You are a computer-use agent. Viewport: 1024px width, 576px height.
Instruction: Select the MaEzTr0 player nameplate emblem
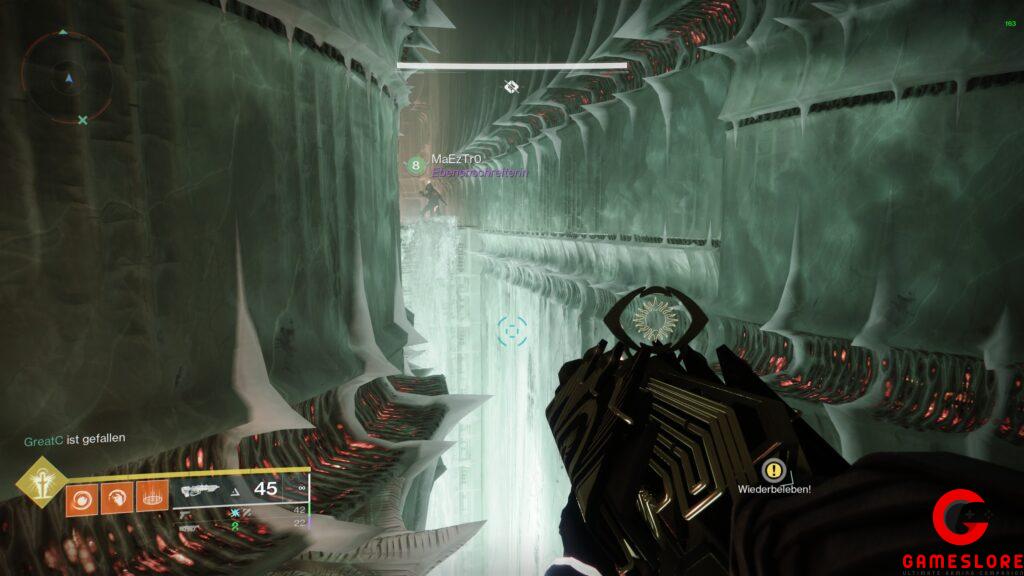pyautogui.click(x=416, y=165)
